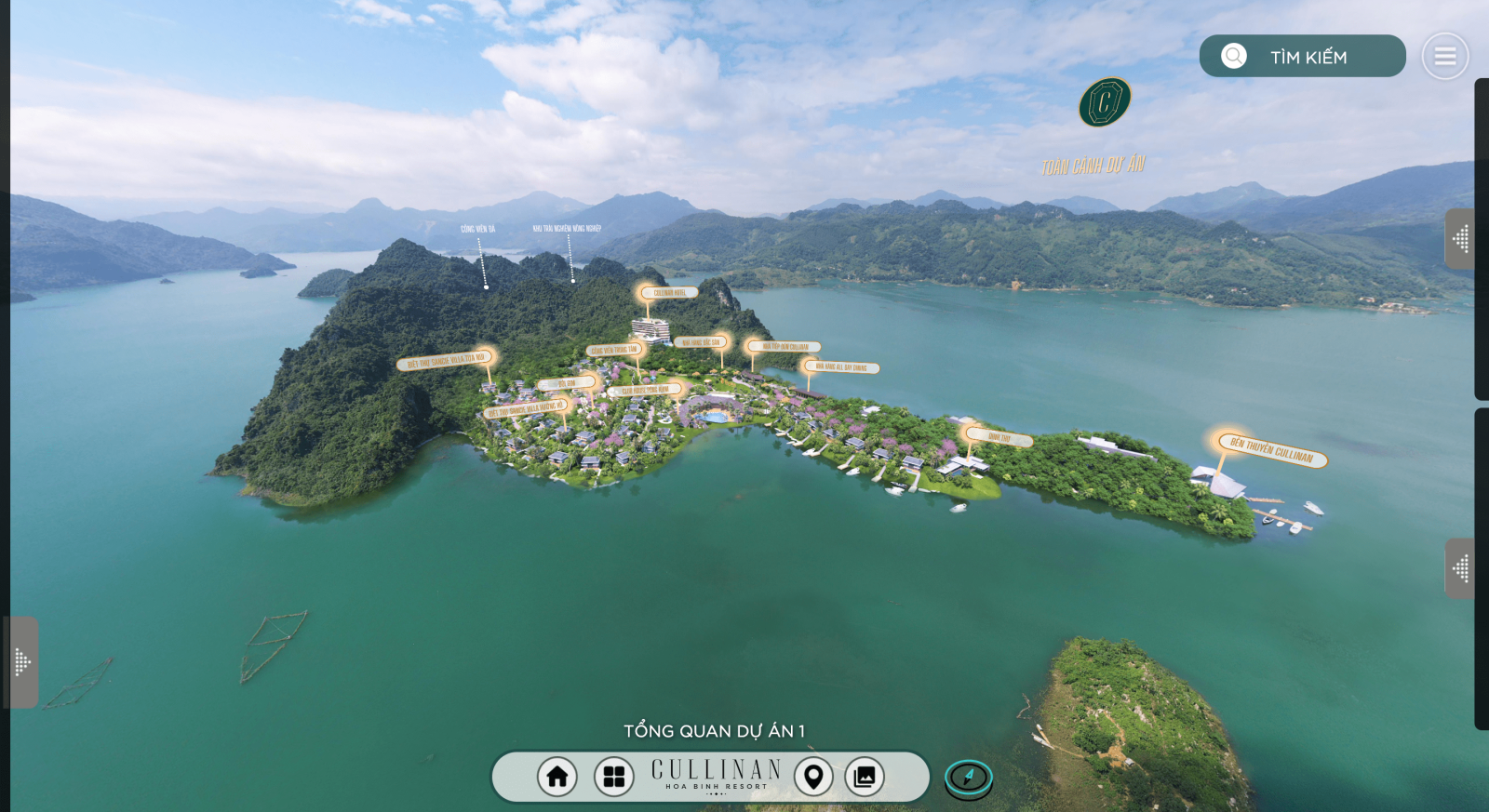
Task: Select the Công Viên Trung Tâm label
Action: (614, 351)
